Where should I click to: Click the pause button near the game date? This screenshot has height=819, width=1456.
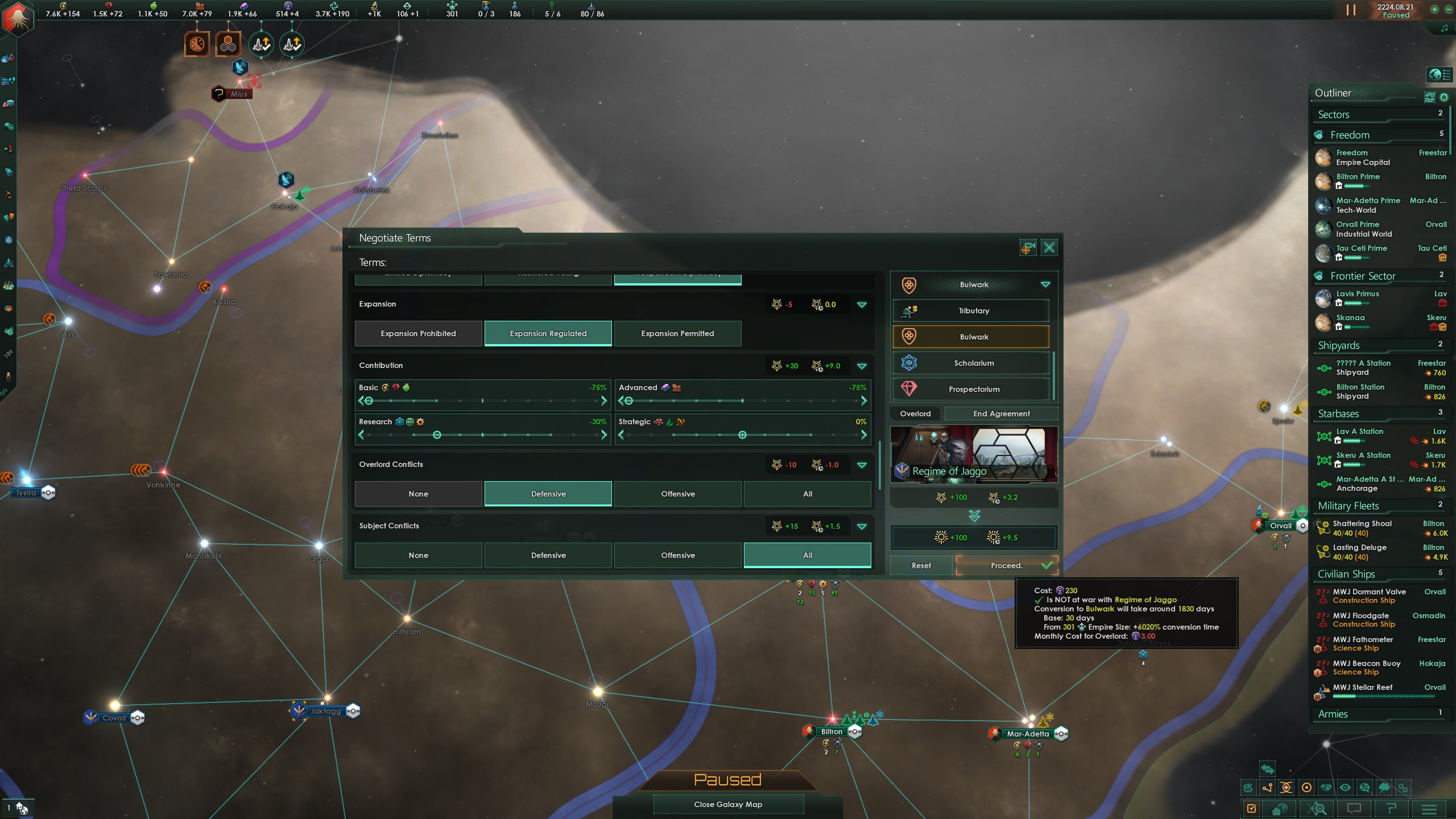coord(1351,10)
